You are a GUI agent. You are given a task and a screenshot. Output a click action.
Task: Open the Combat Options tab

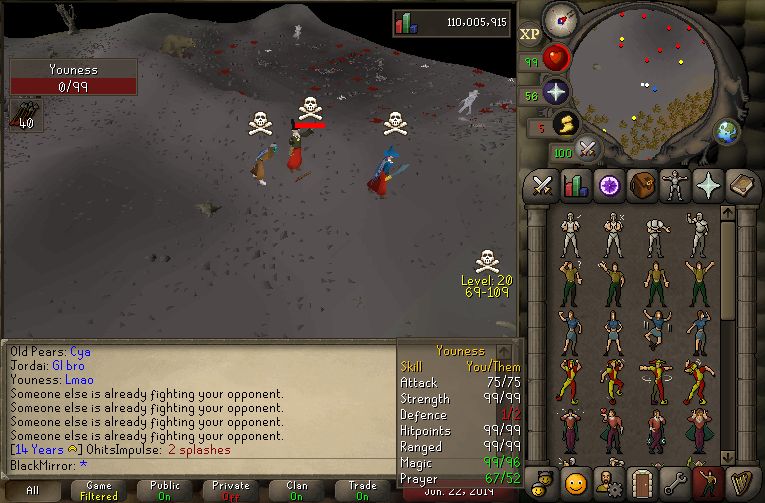(543, 185)
